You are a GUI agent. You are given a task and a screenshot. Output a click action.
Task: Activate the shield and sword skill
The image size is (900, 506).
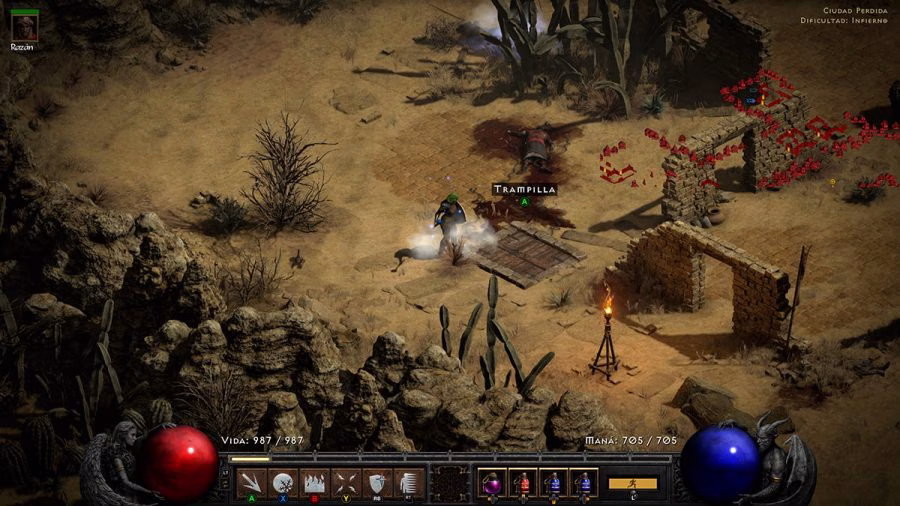tap(377, 483)
